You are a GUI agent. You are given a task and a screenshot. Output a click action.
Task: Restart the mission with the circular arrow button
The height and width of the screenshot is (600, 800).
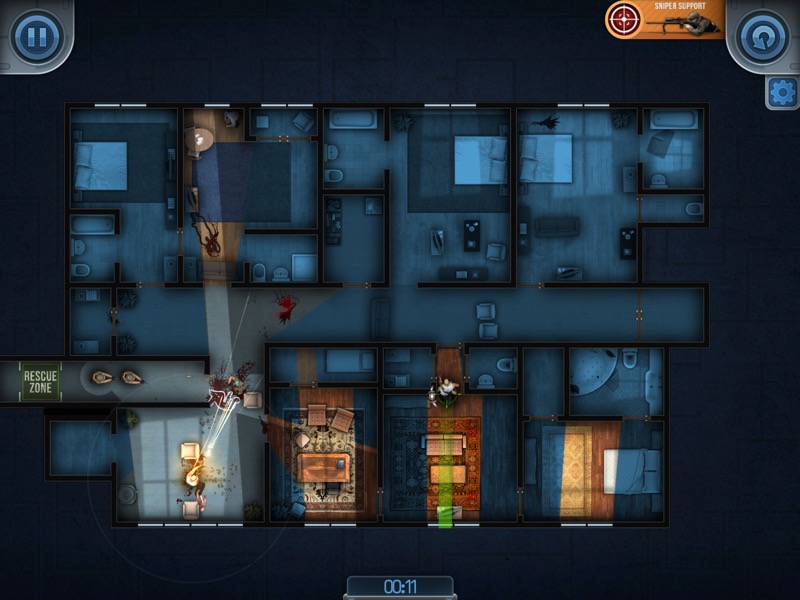[762, 37]
